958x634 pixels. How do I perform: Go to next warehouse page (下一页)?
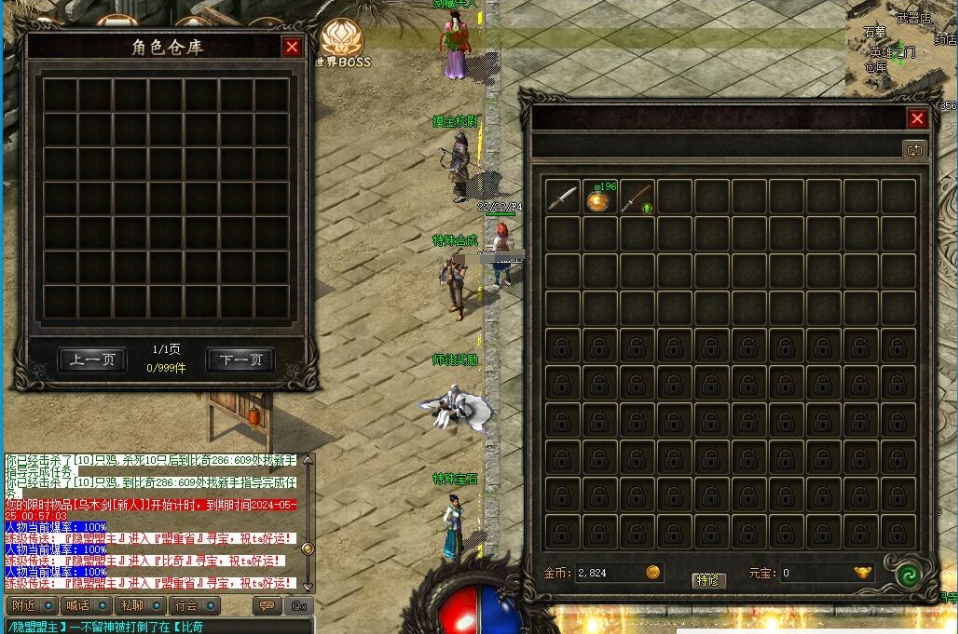[x=240, y=360]
